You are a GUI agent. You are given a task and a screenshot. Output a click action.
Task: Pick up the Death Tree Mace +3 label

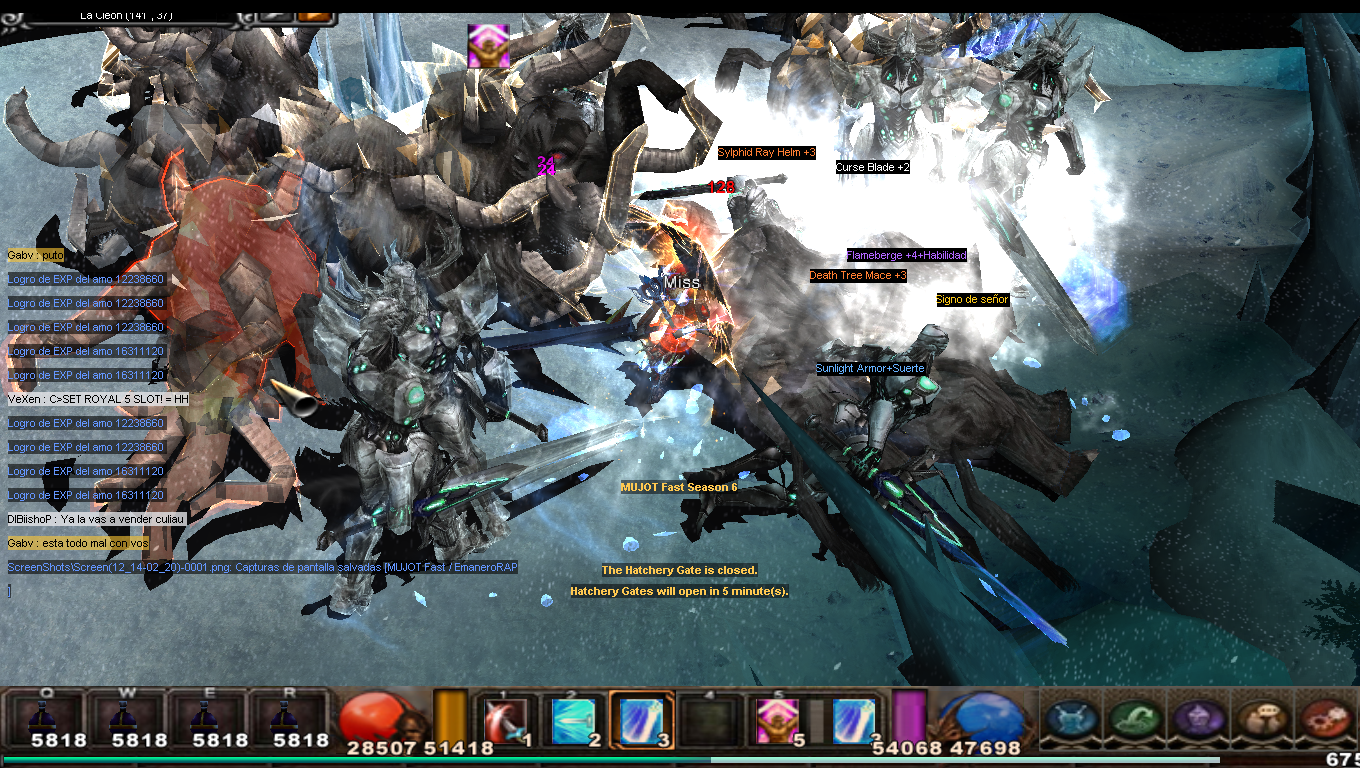[858, 275]
